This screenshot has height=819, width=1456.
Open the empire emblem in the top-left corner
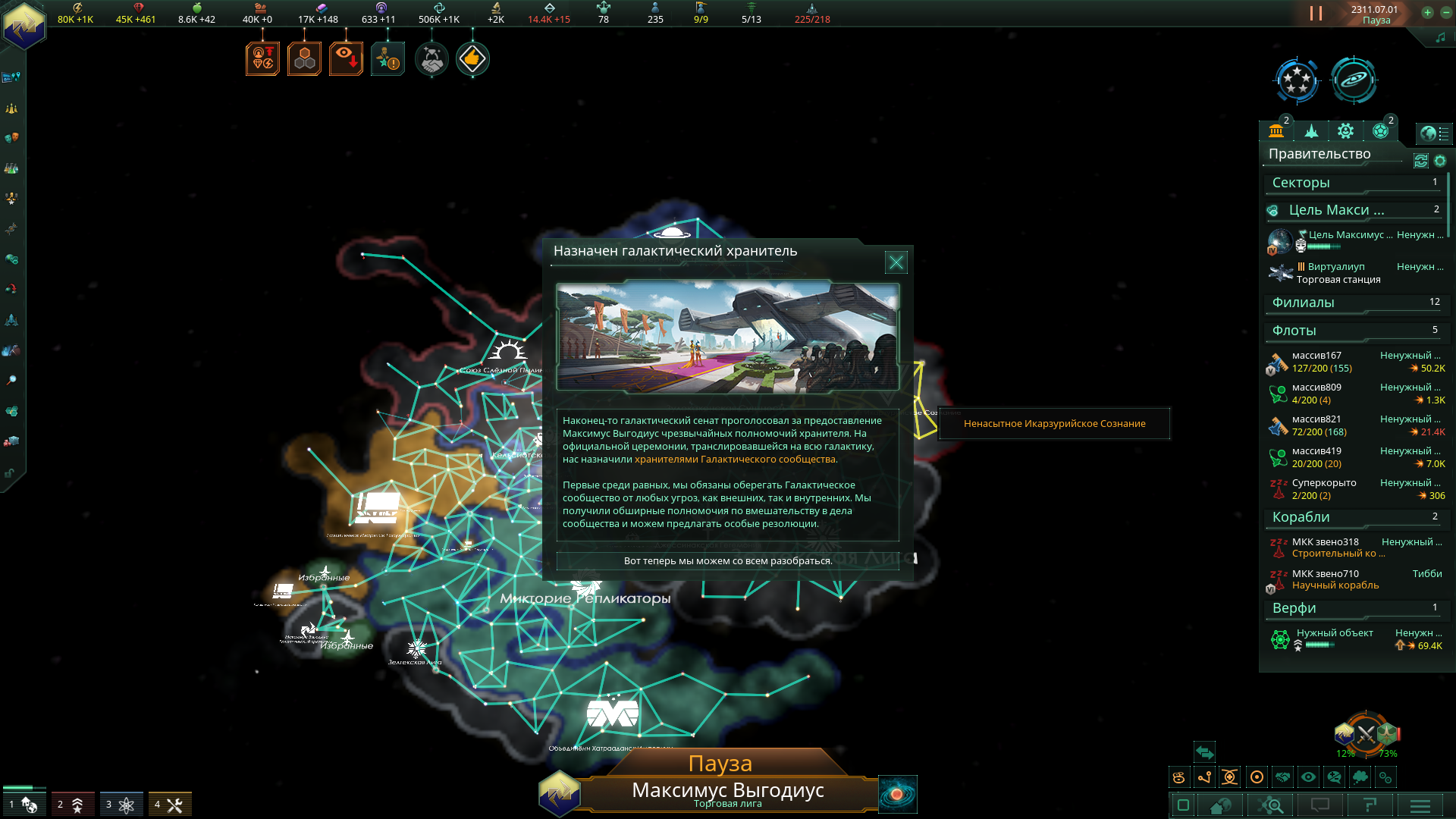click(24, 26)
